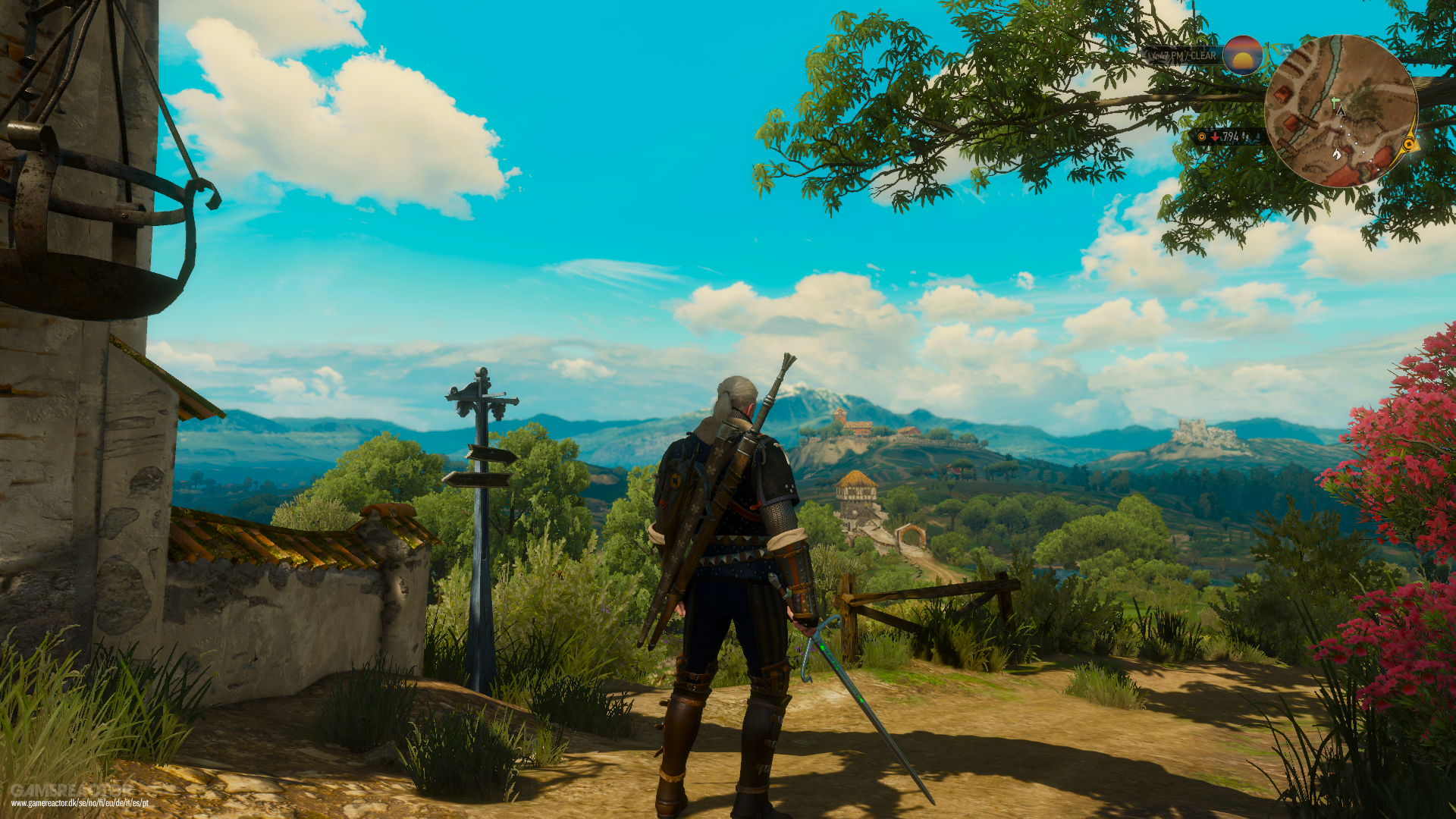Click the 1:47 PM / CLEAR time banner

pos(1181,55)
